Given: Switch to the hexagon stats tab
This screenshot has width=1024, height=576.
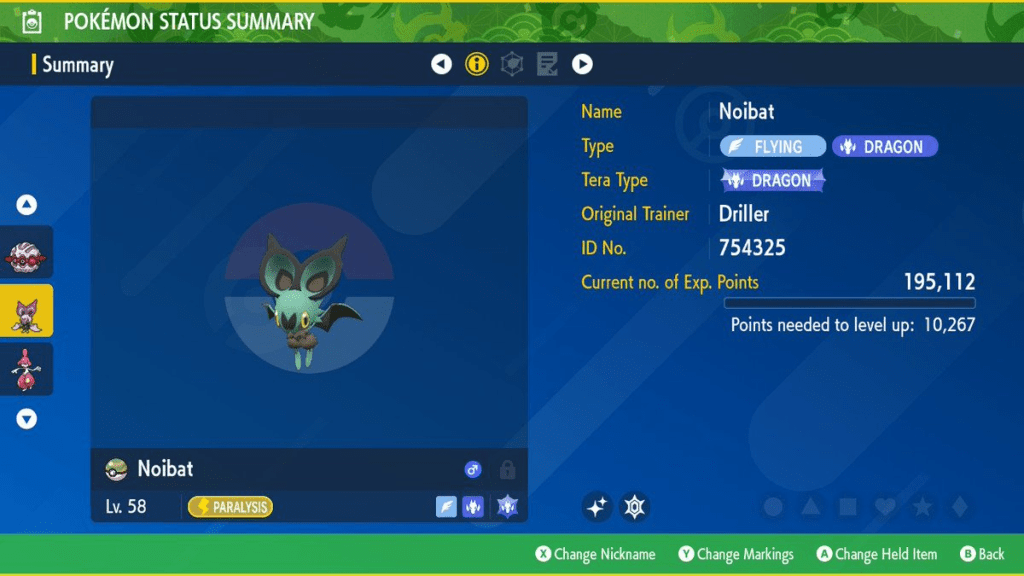Looking at the screenshot, I should pos(512,65).
